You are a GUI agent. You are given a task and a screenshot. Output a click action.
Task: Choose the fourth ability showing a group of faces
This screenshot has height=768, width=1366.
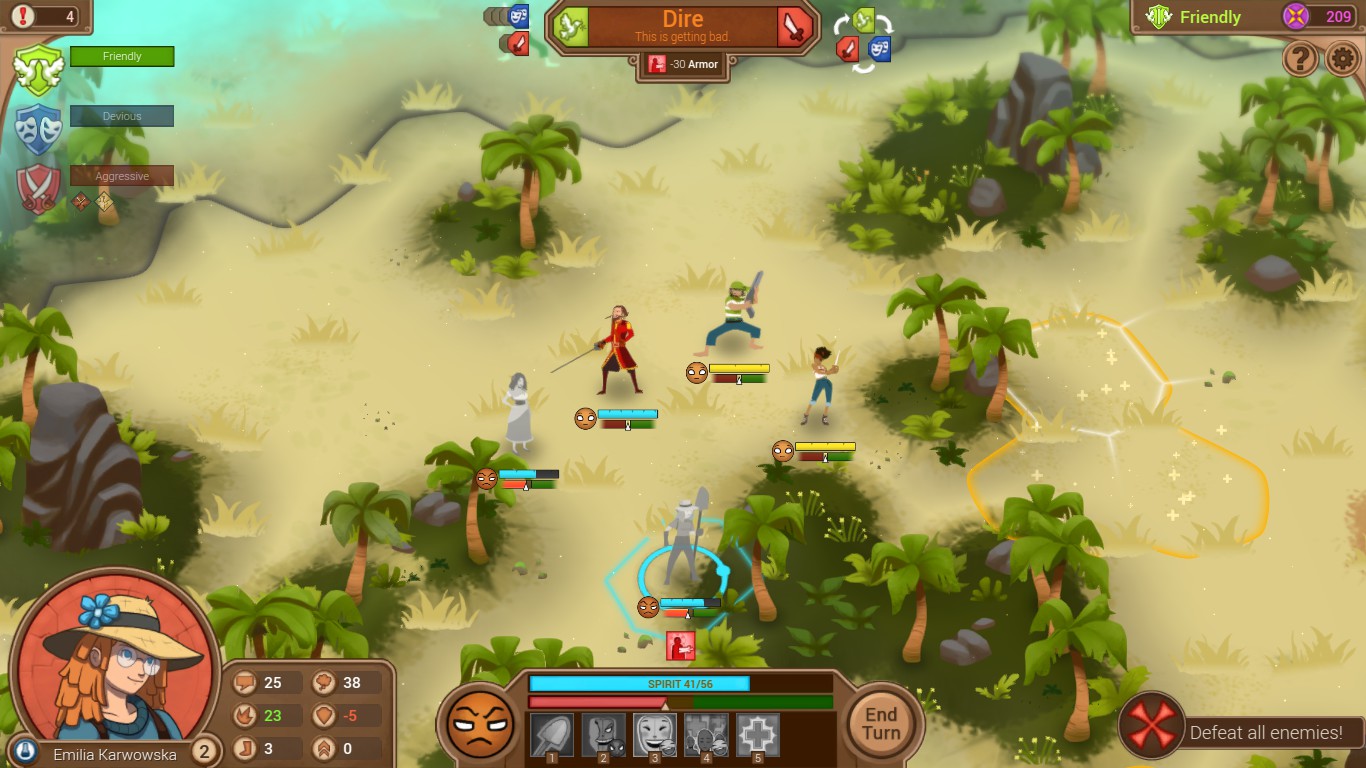click(x=706, y=735)
